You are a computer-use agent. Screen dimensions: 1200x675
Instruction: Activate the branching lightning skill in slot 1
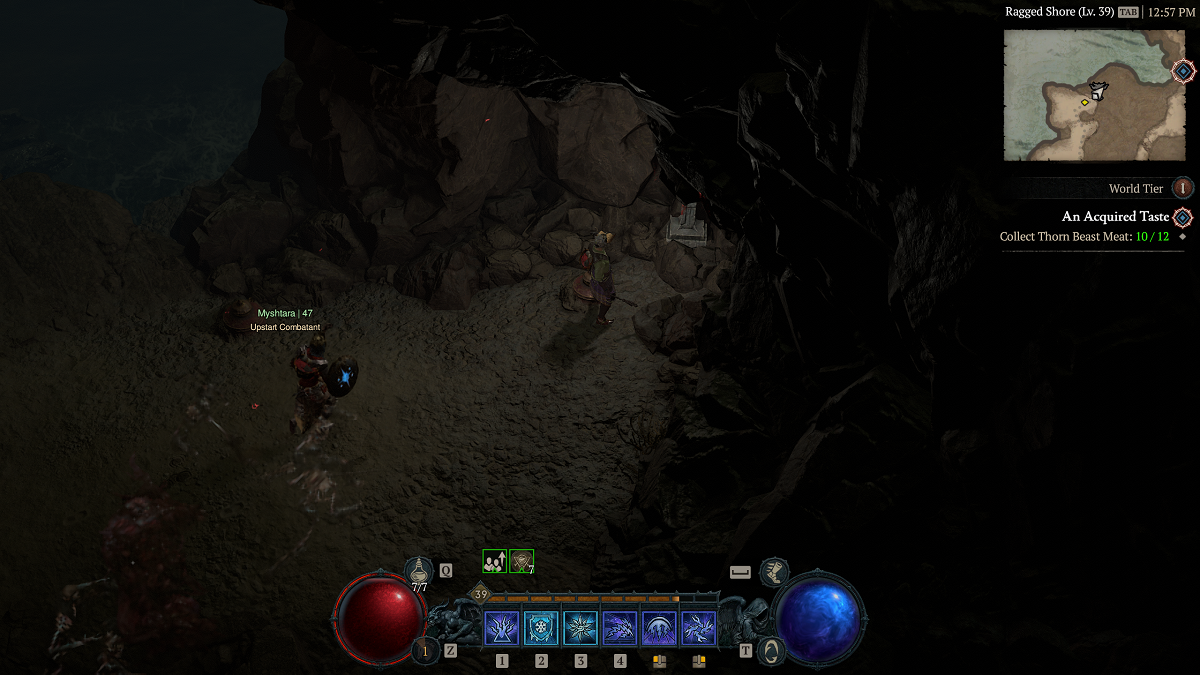click(501, 628)
